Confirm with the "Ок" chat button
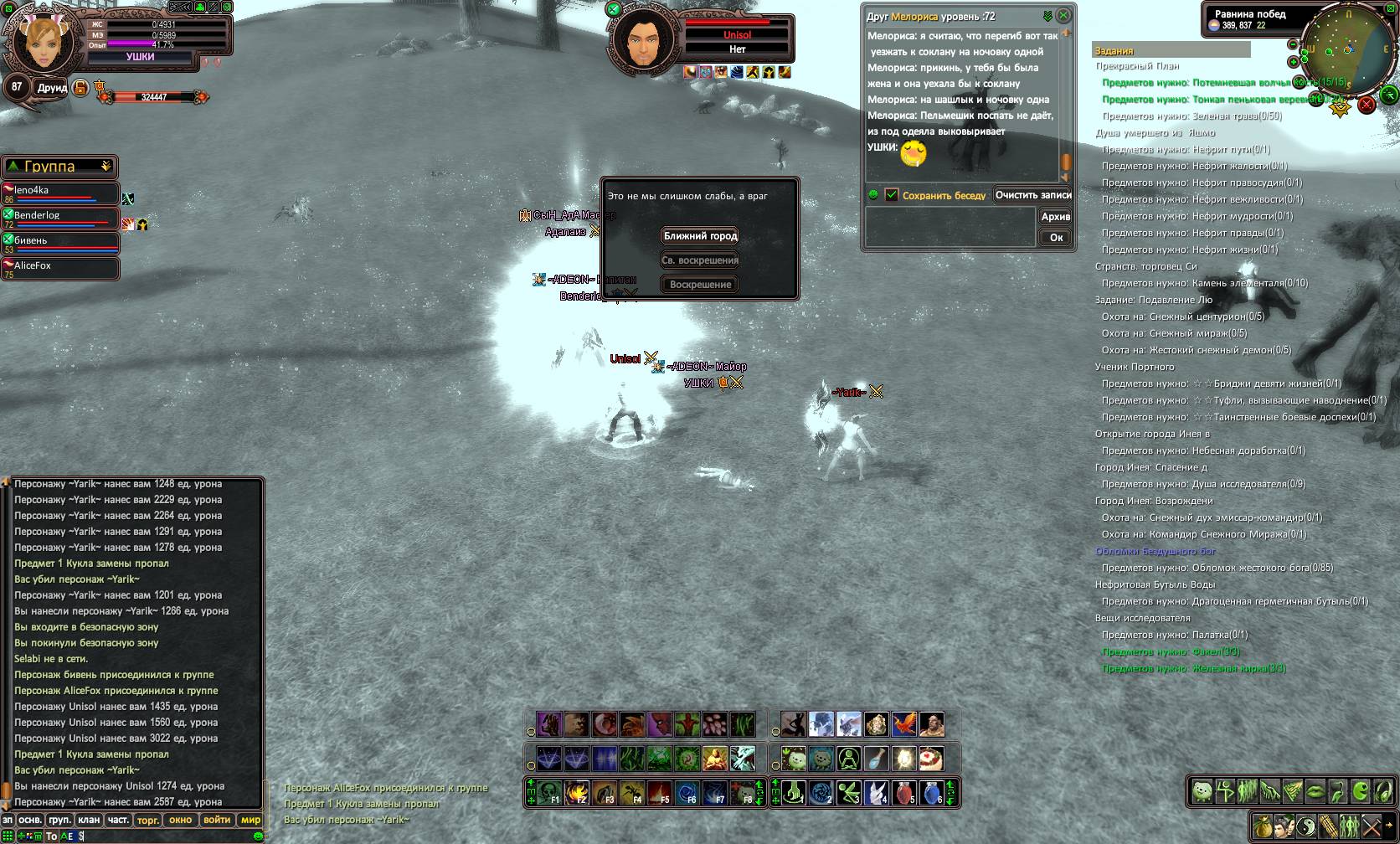 point(1056,238)
